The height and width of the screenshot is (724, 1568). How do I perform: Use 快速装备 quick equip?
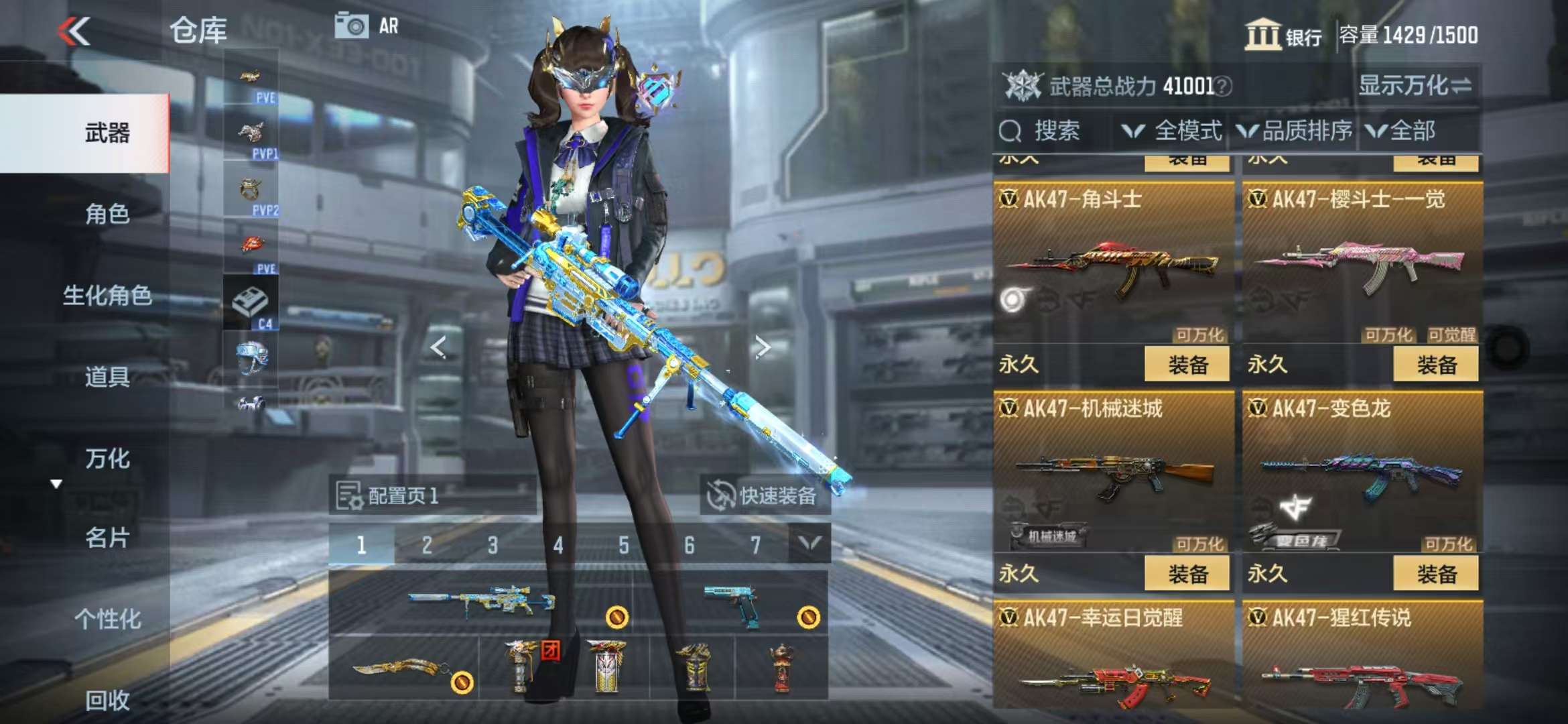pos(764,496)
